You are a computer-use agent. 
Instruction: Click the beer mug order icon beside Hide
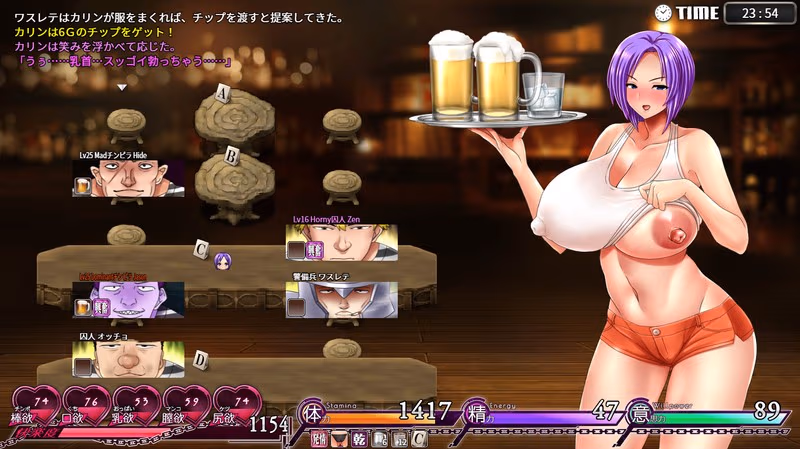(84, 186)
